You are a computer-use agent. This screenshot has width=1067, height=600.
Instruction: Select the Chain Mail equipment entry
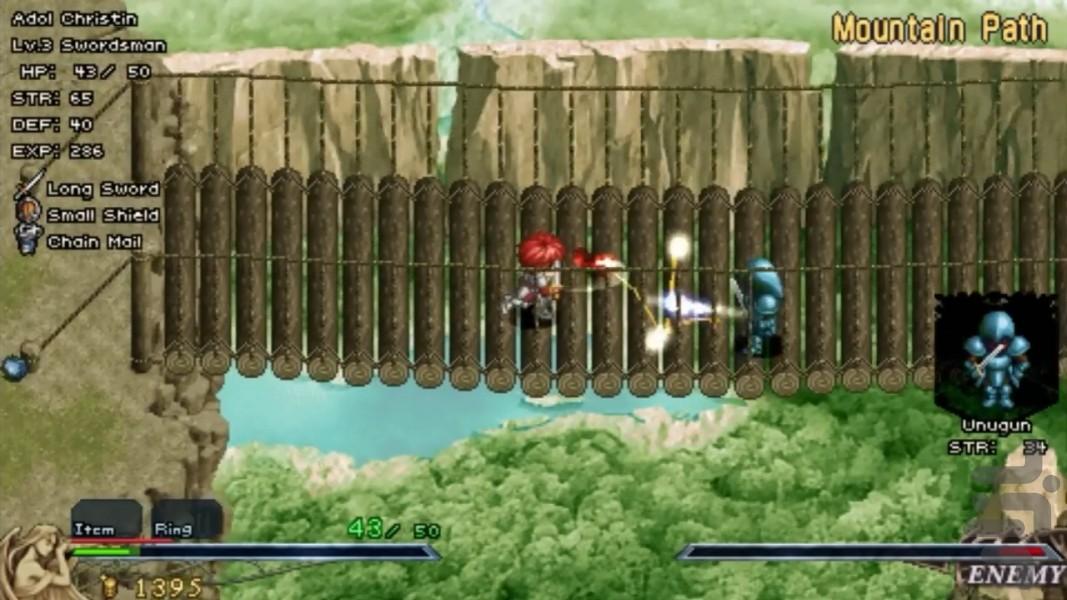coord(93,242)
